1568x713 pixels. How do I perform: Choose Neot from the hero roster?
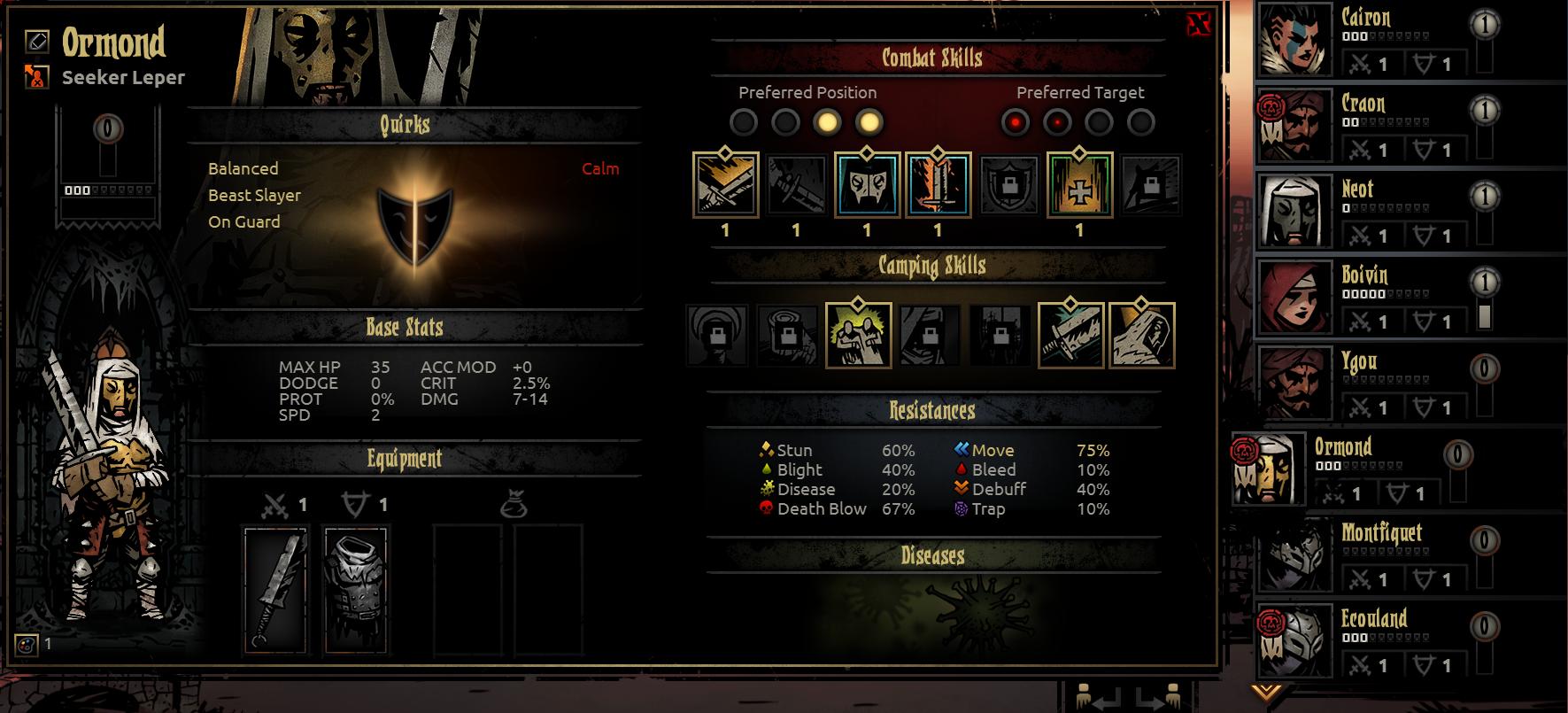(x=1296, y=212)
